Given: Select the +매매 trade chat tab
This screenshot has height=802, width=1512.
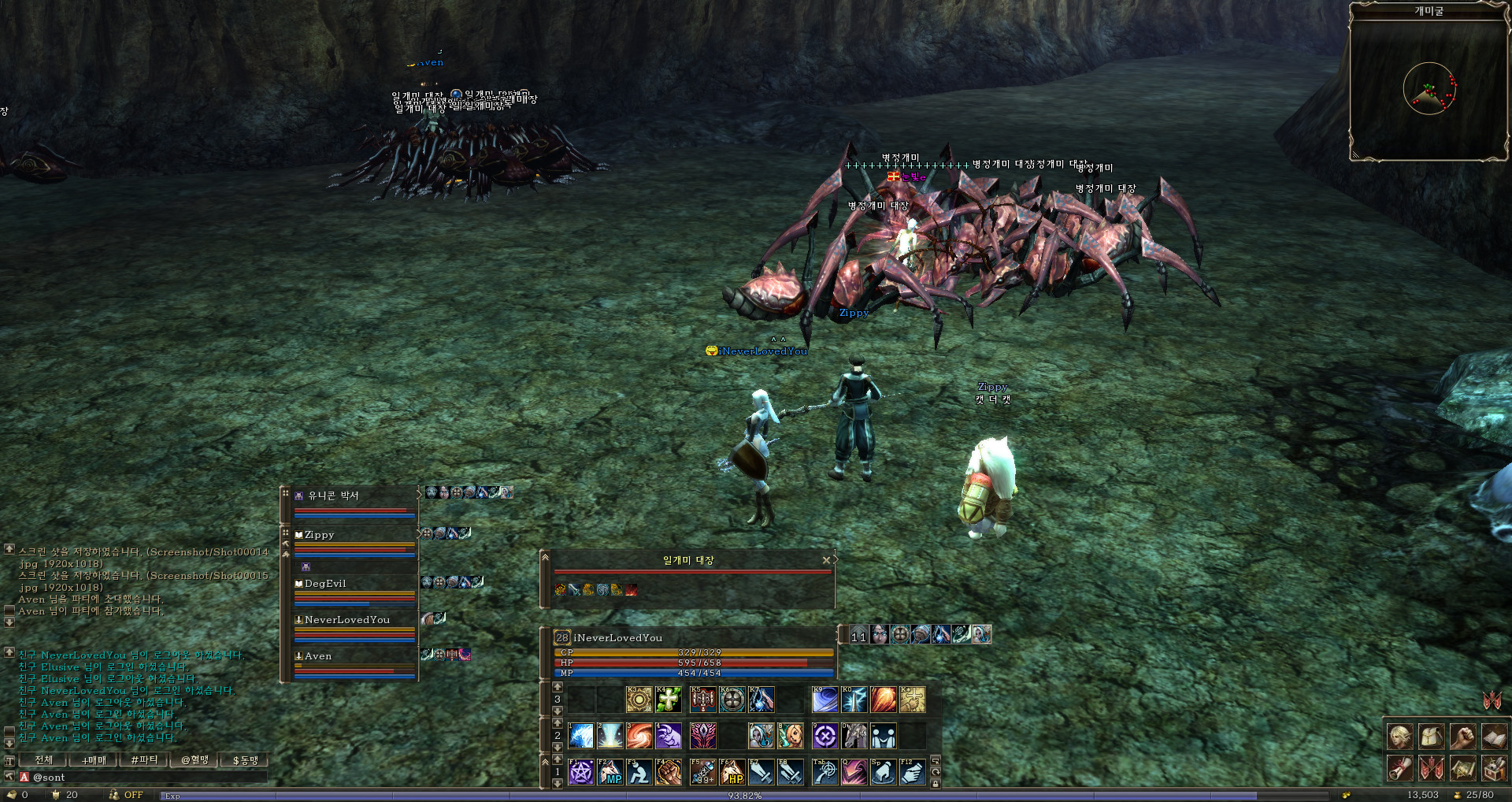Looking at the screenshot, I should coord(94,760).
